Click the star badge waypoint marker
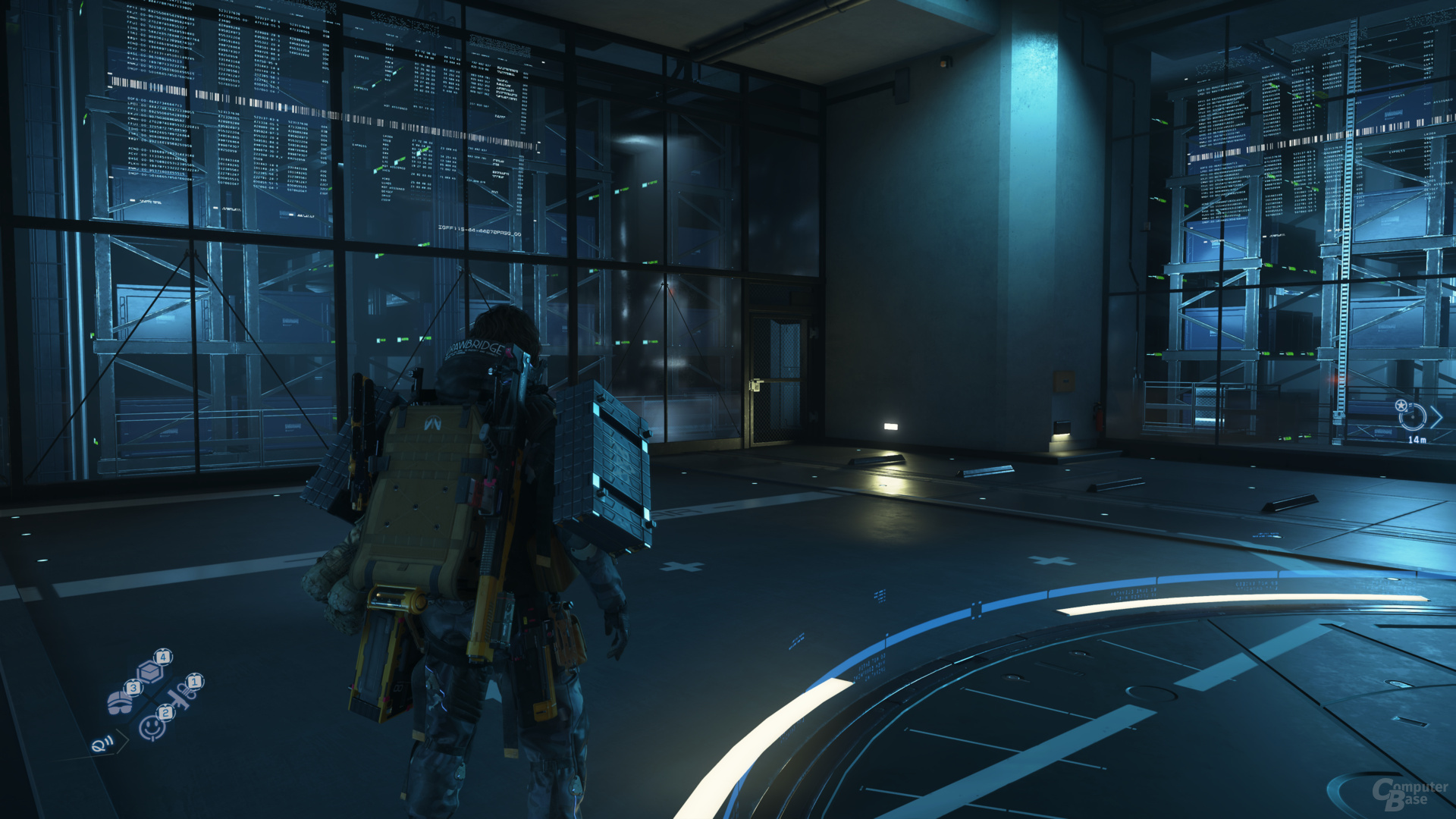 click(x=1401, y=405)
